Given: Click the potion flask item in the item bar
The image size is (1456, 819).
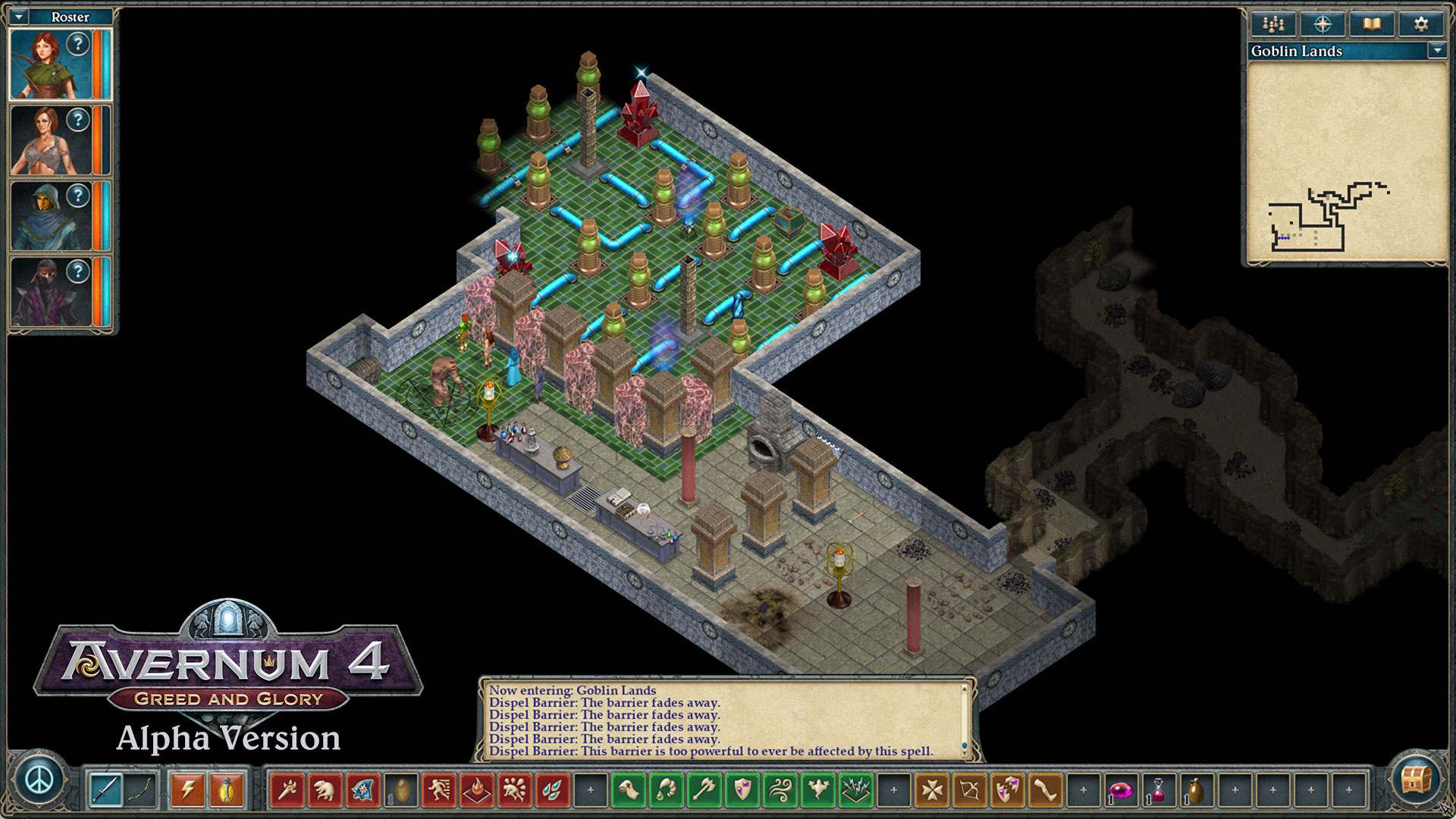Looking at the screenshot, I should 1157,791.
